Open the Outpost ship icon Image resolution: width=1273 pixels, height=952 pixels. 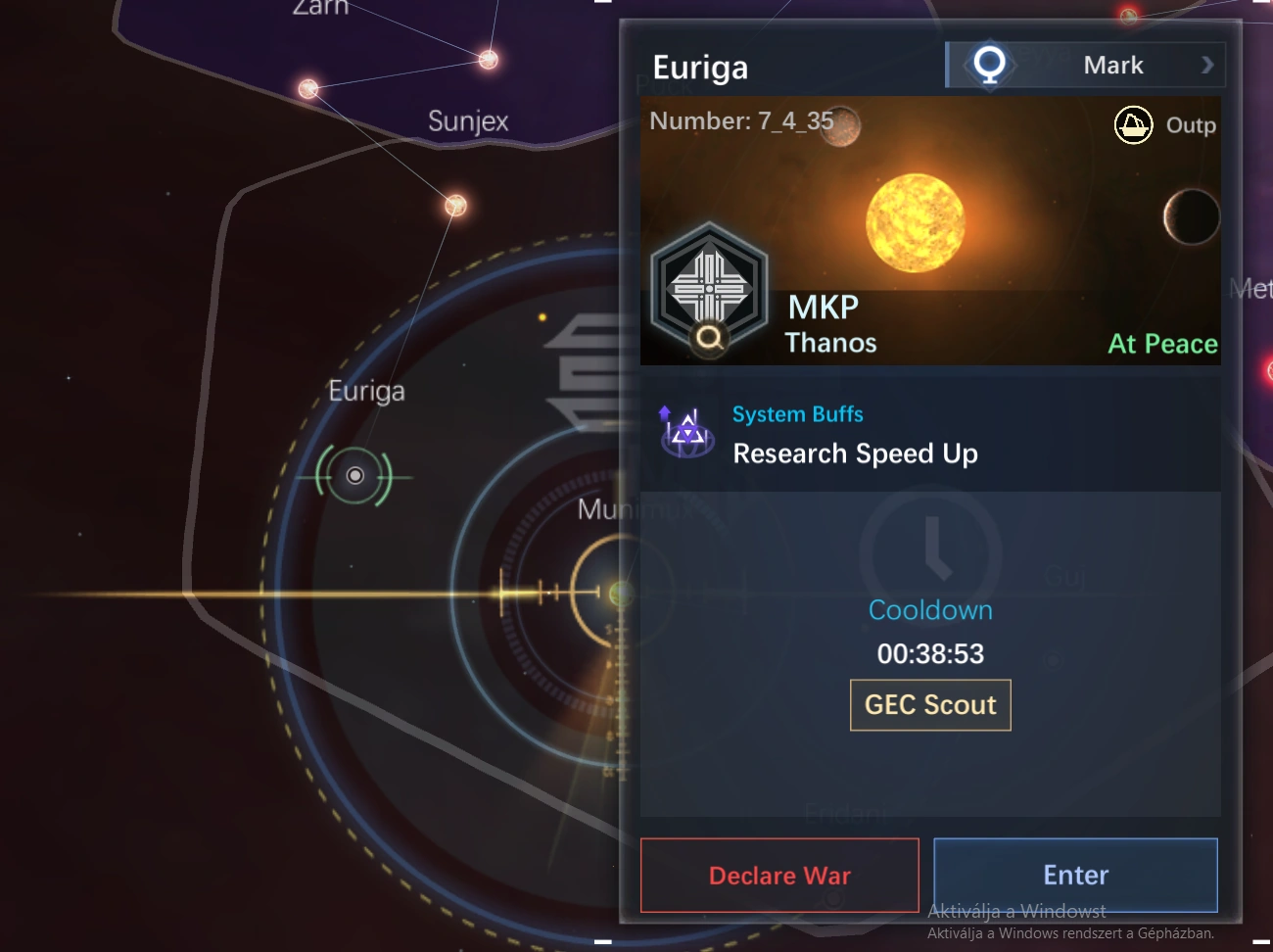(1133, 125)
